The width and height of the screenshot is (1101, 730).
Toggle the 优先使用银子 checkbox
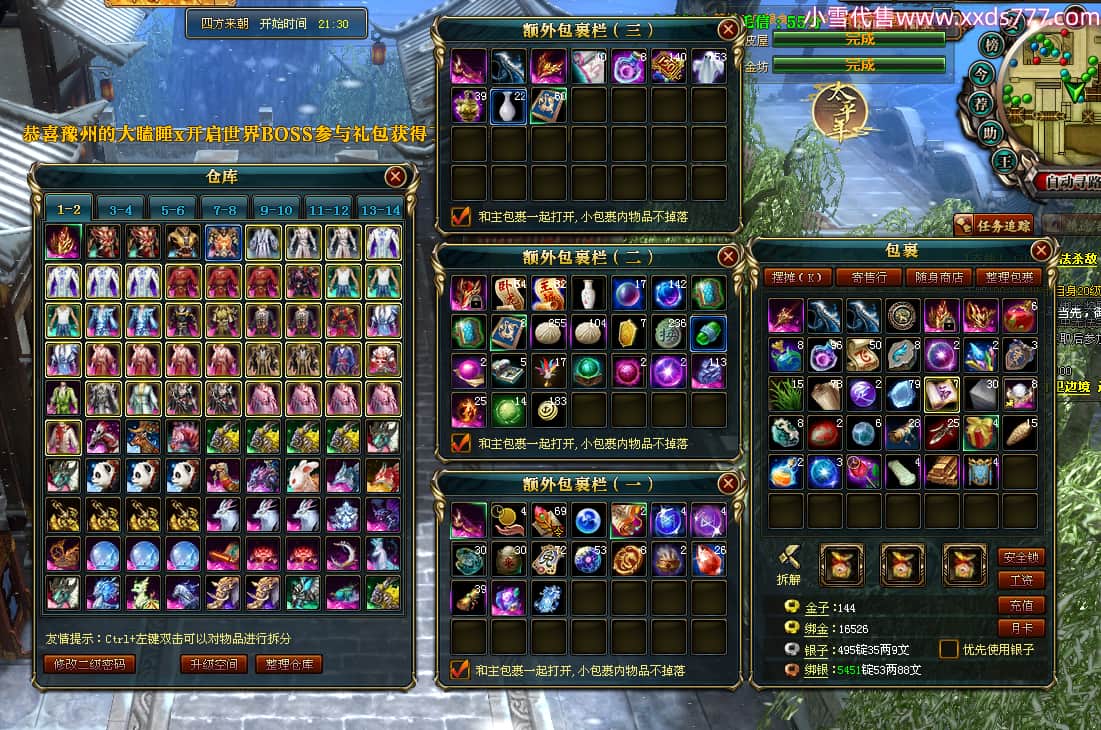[948, 649]
